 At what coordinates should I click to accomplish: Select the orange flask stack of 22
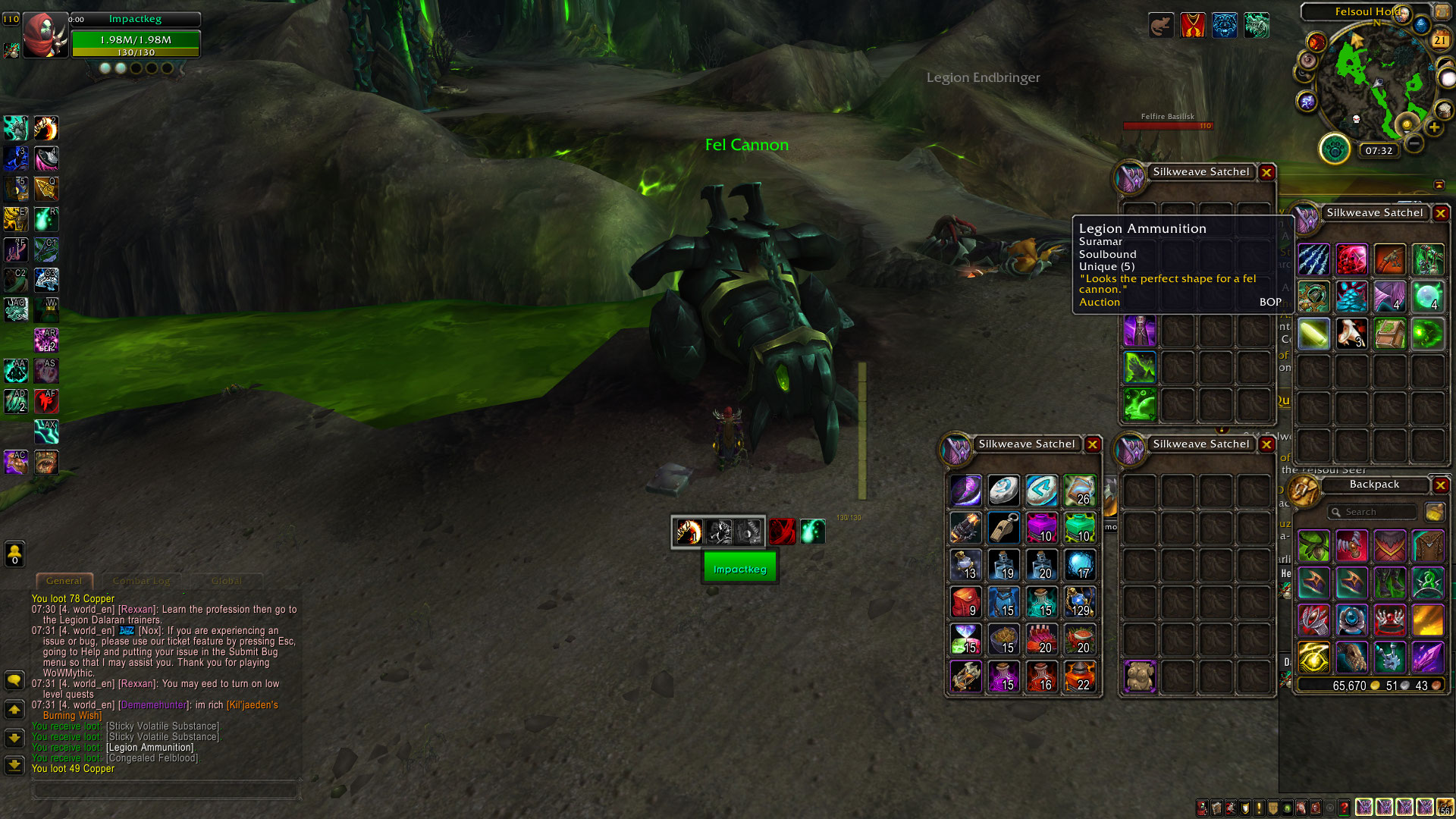[1080, 676]
